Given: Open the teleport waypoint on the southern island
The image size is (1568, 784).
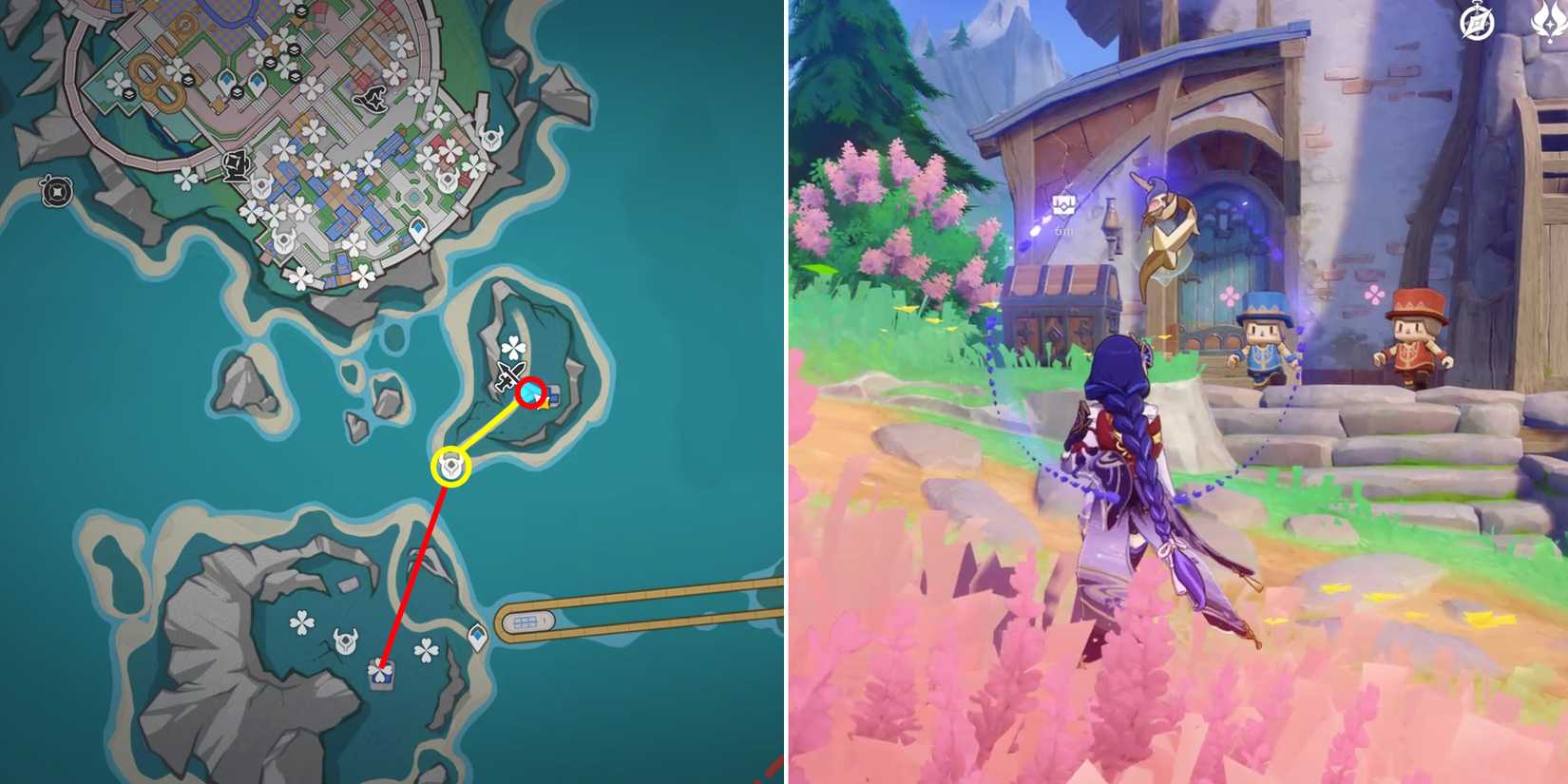Looking at the screenshot, I should tap(476, 635).
